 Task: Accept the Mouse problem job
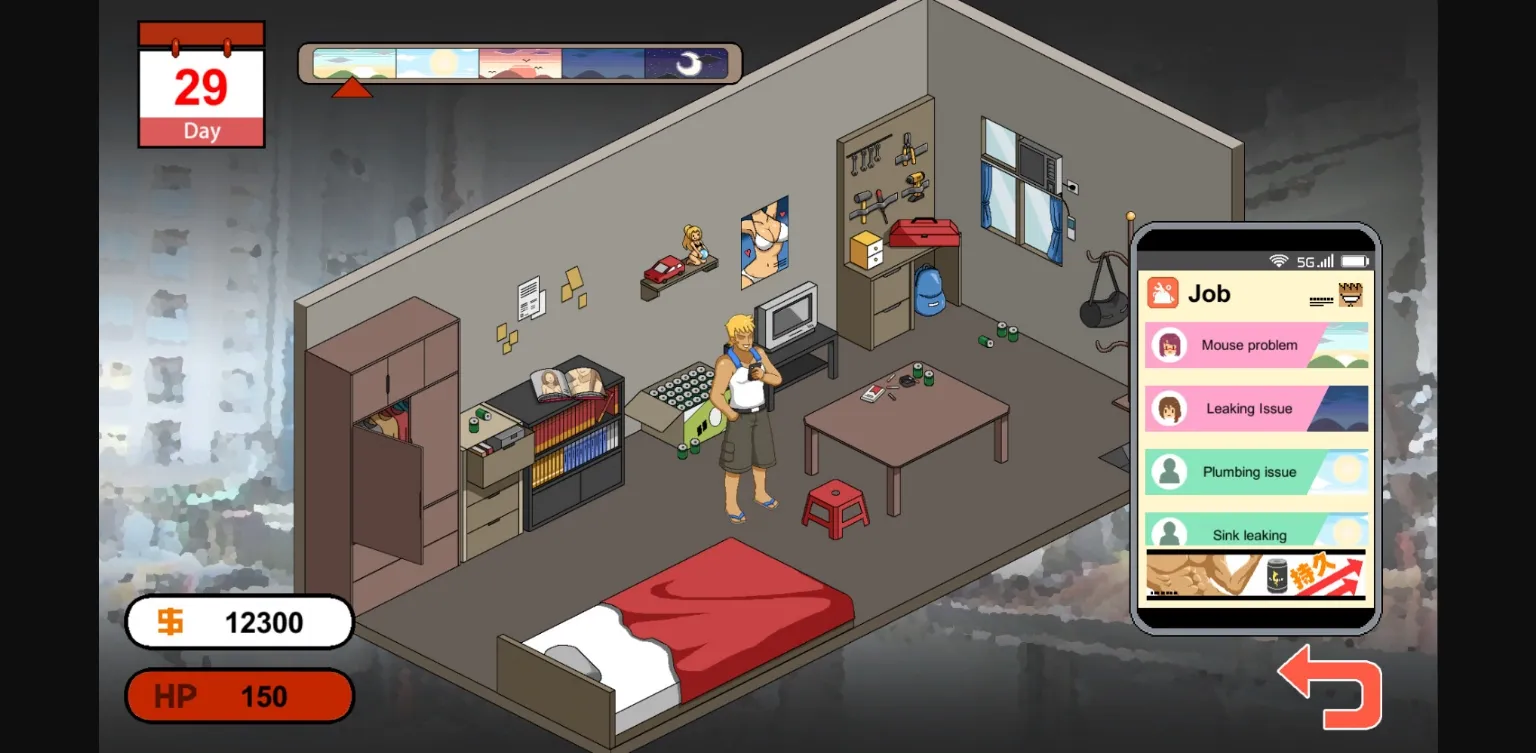(1250, 345)
